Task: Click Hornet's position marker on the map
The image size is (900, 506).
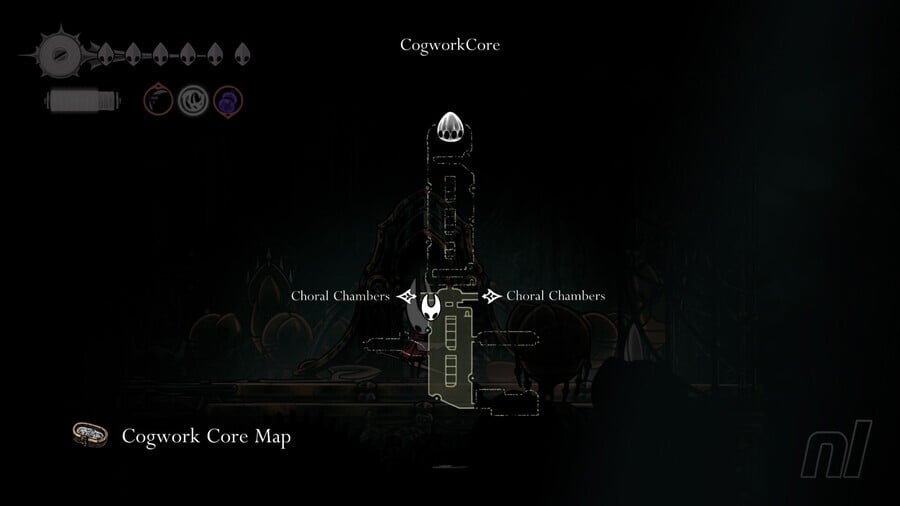Action: pos(432,313)
